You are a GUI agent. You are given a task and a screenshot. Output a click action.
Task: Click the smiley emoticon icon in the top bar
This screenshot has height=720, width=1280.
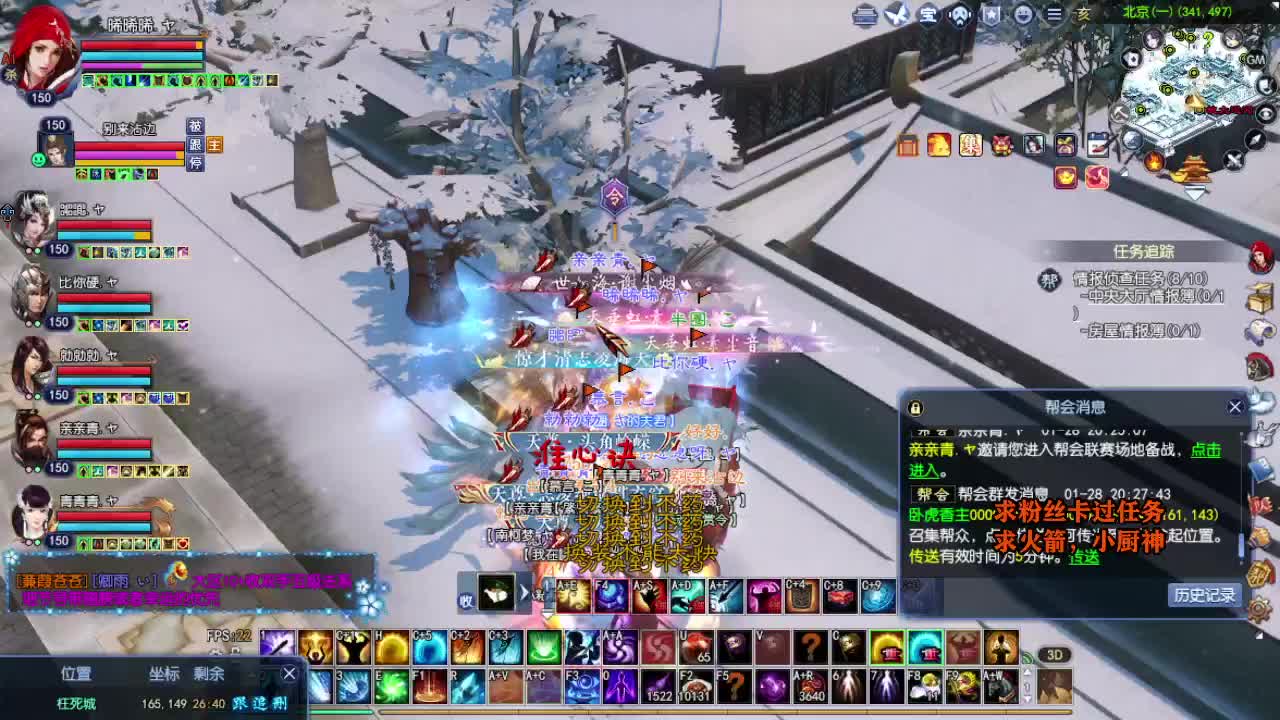coord(1022,14)
